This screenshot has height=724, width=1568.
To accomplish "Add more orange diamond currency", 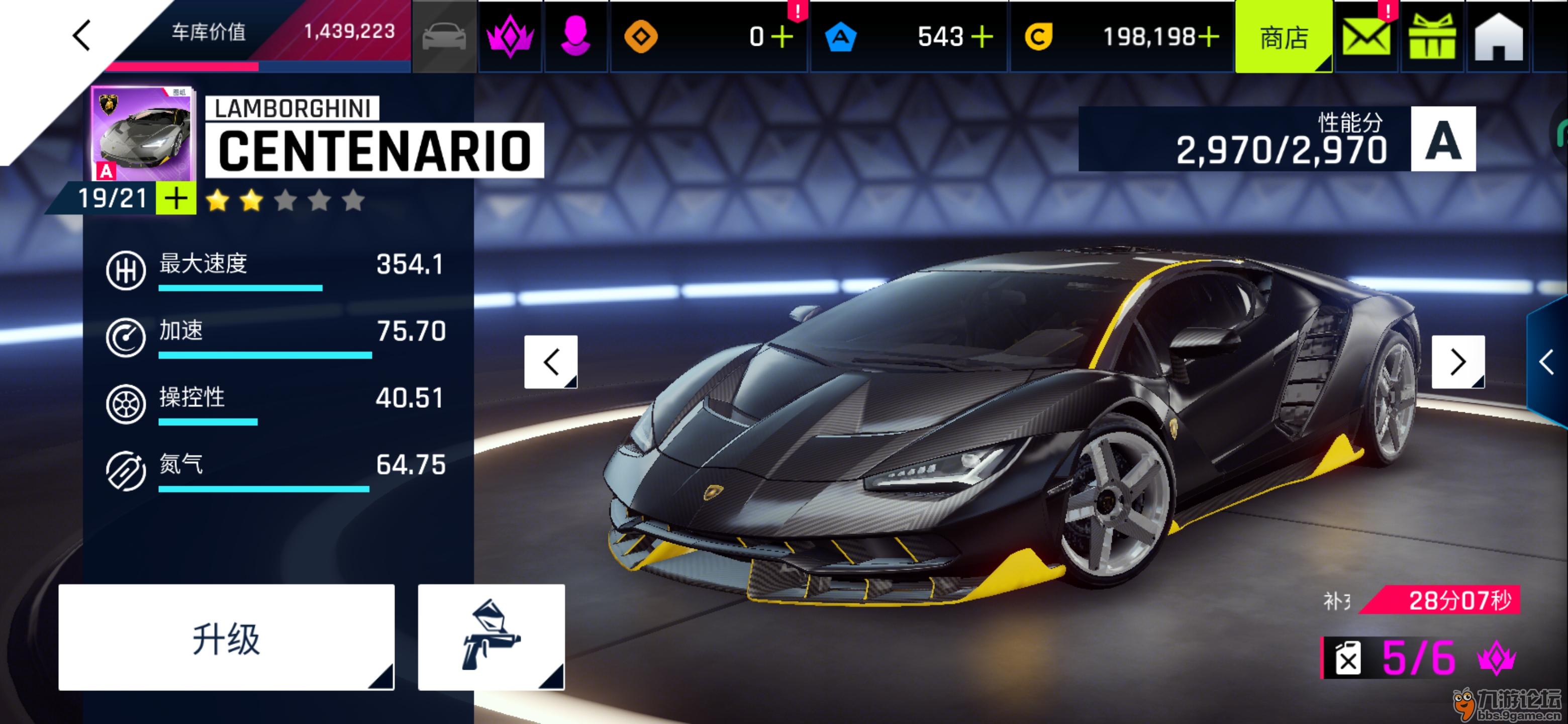I will (782, 37).
